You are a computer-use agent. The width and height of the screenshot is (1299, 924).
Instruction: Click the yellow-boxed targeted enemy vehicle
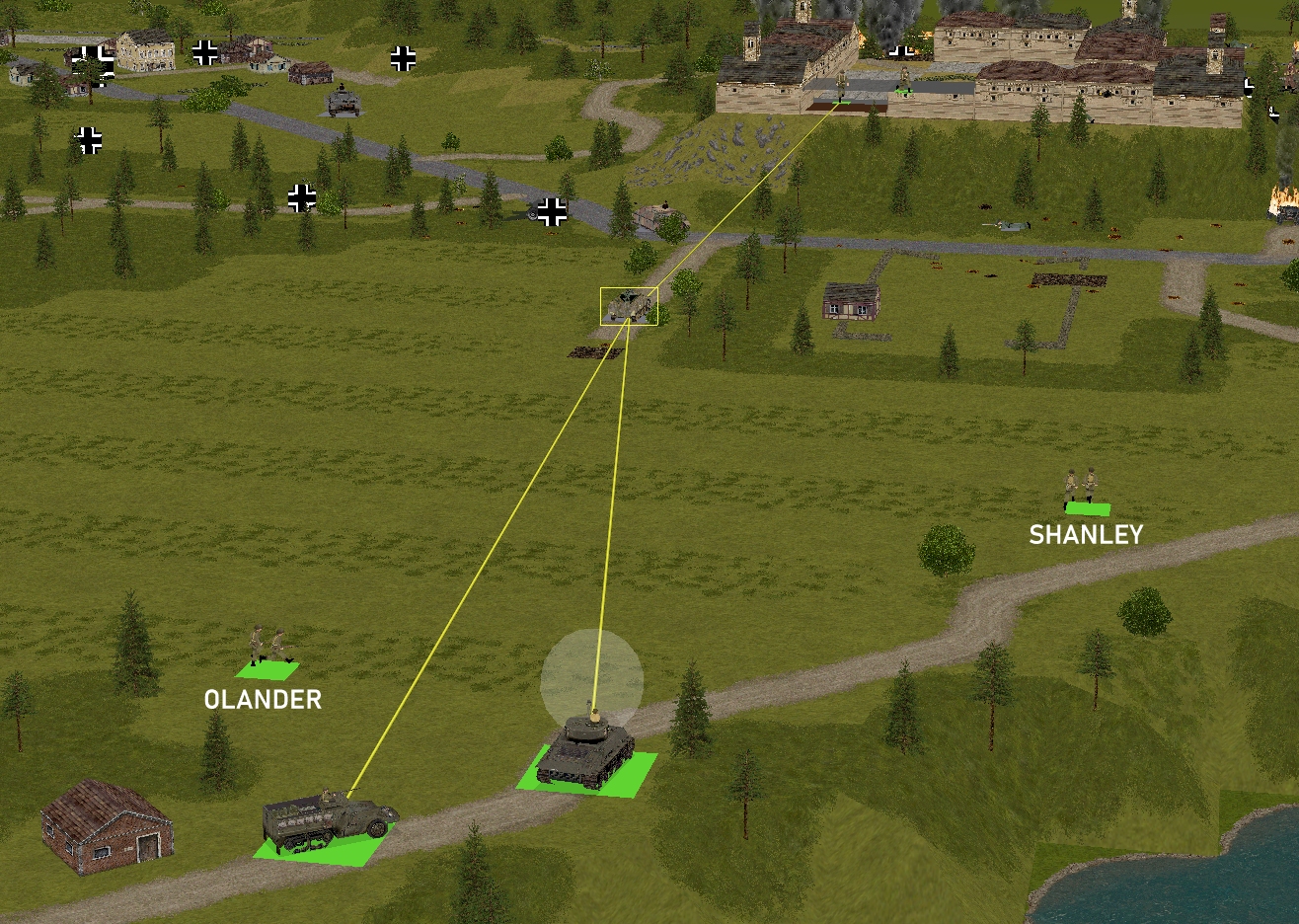[x=629, y=306]
